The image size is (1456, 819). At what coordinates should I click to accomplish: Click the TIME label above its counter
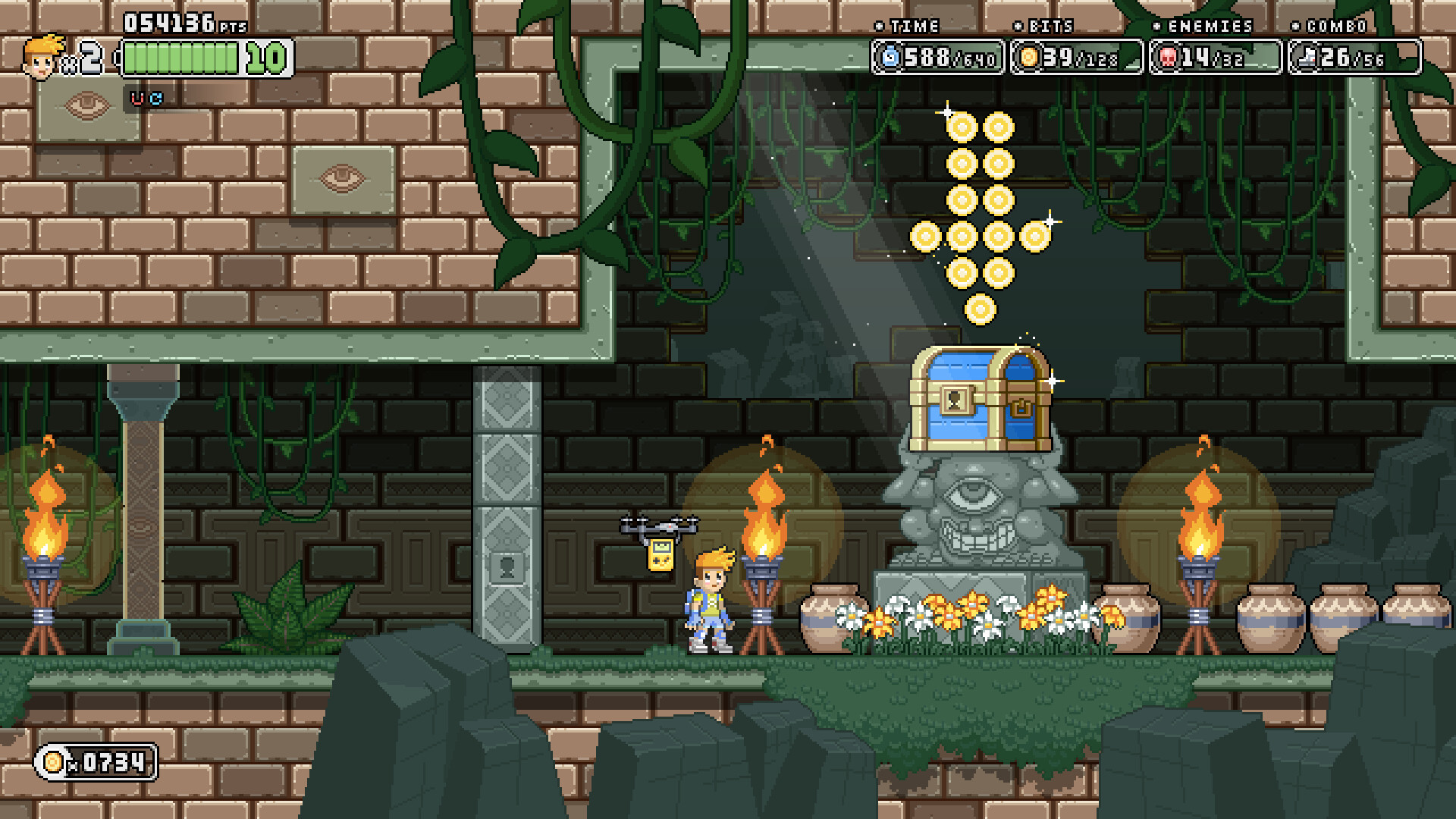(x=915, y=27)
